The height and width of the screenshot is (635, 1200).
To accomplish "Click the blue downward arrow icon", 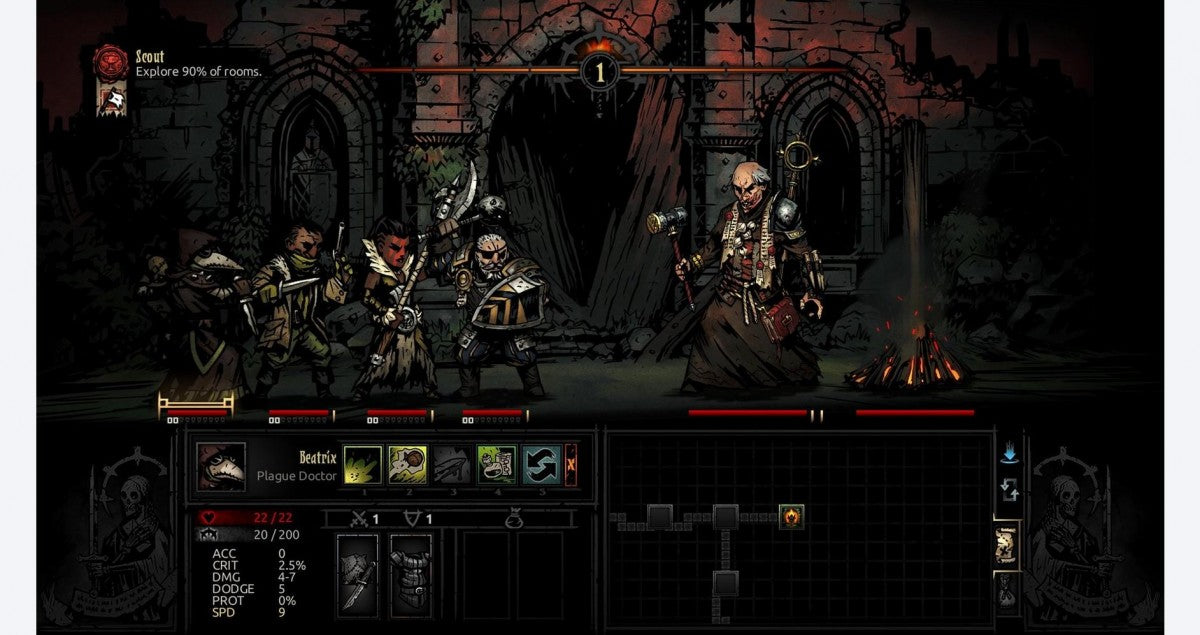I will pos(1009,453).
